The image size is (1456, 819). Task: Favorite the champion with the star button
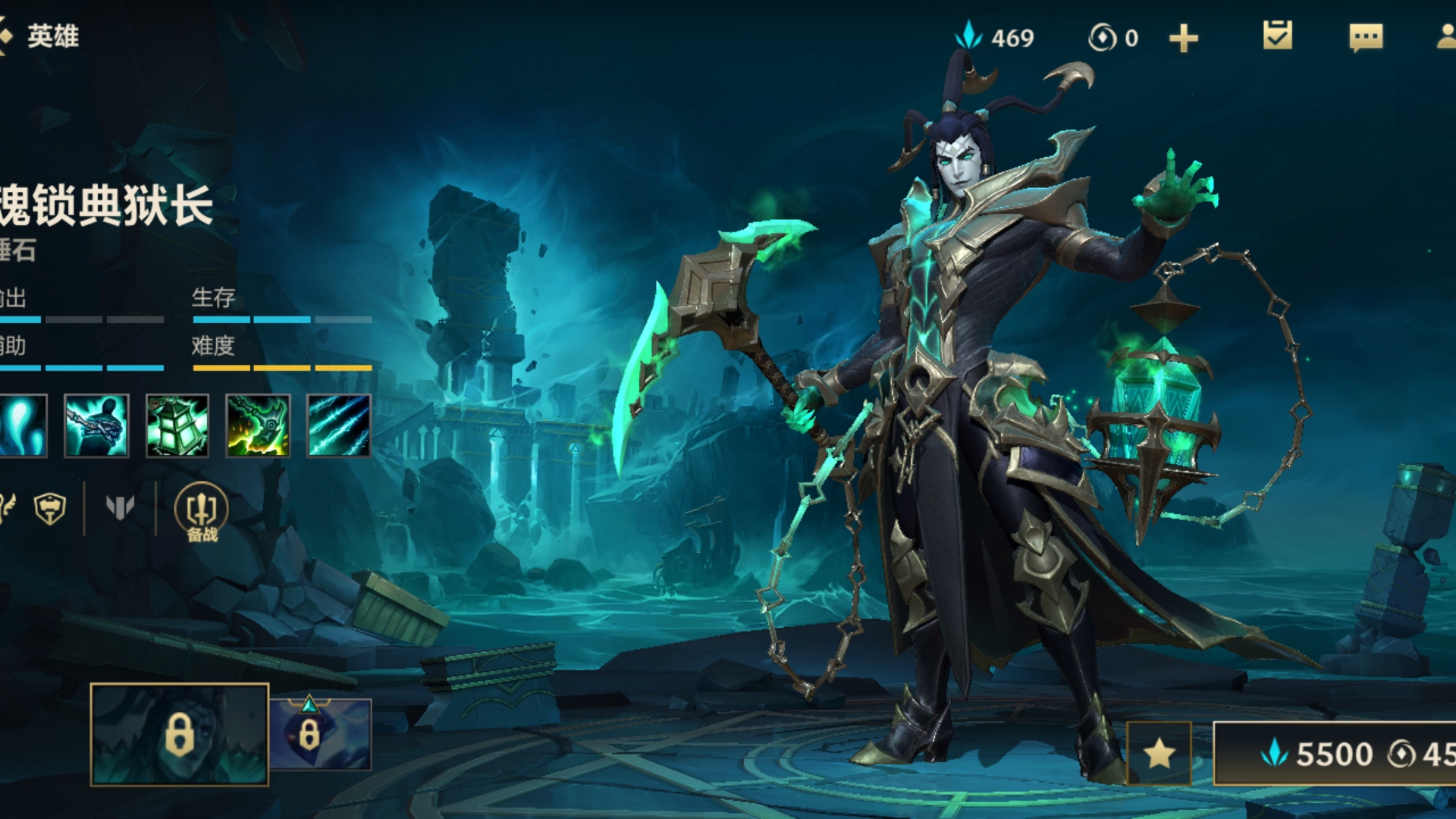point(1159,753)
